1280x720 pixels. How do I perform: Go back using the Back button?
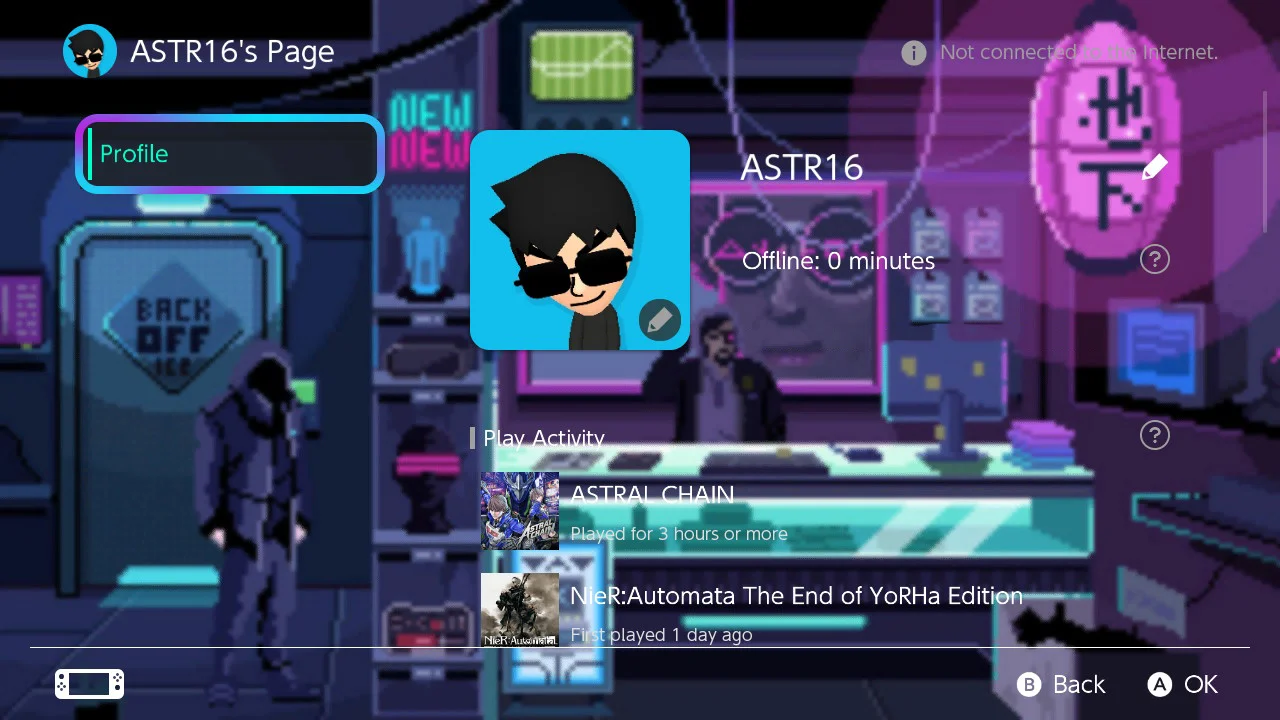1062,684
